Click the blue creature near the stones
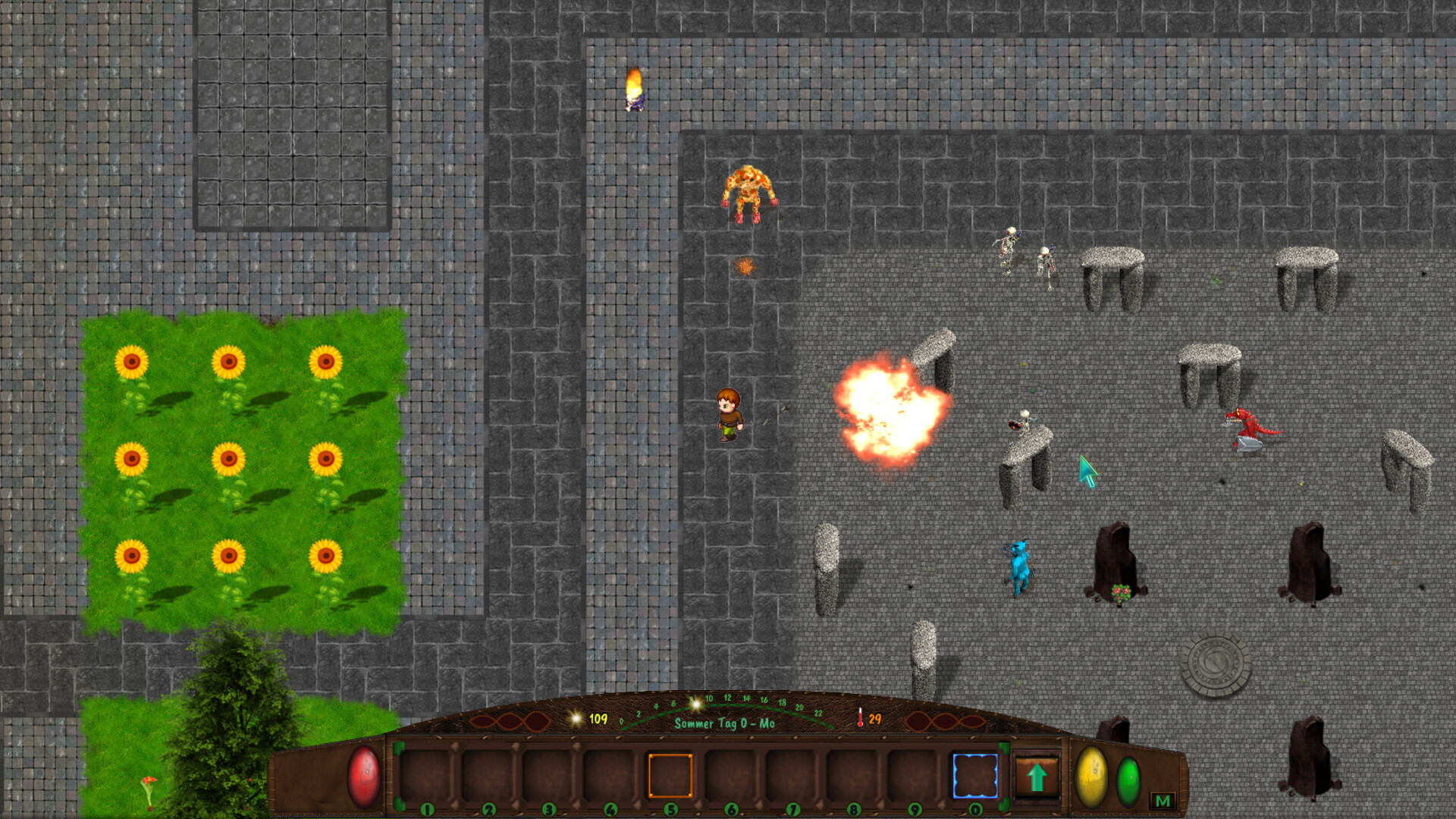Screen dimensions: 1456x819 click(1018, 565)
